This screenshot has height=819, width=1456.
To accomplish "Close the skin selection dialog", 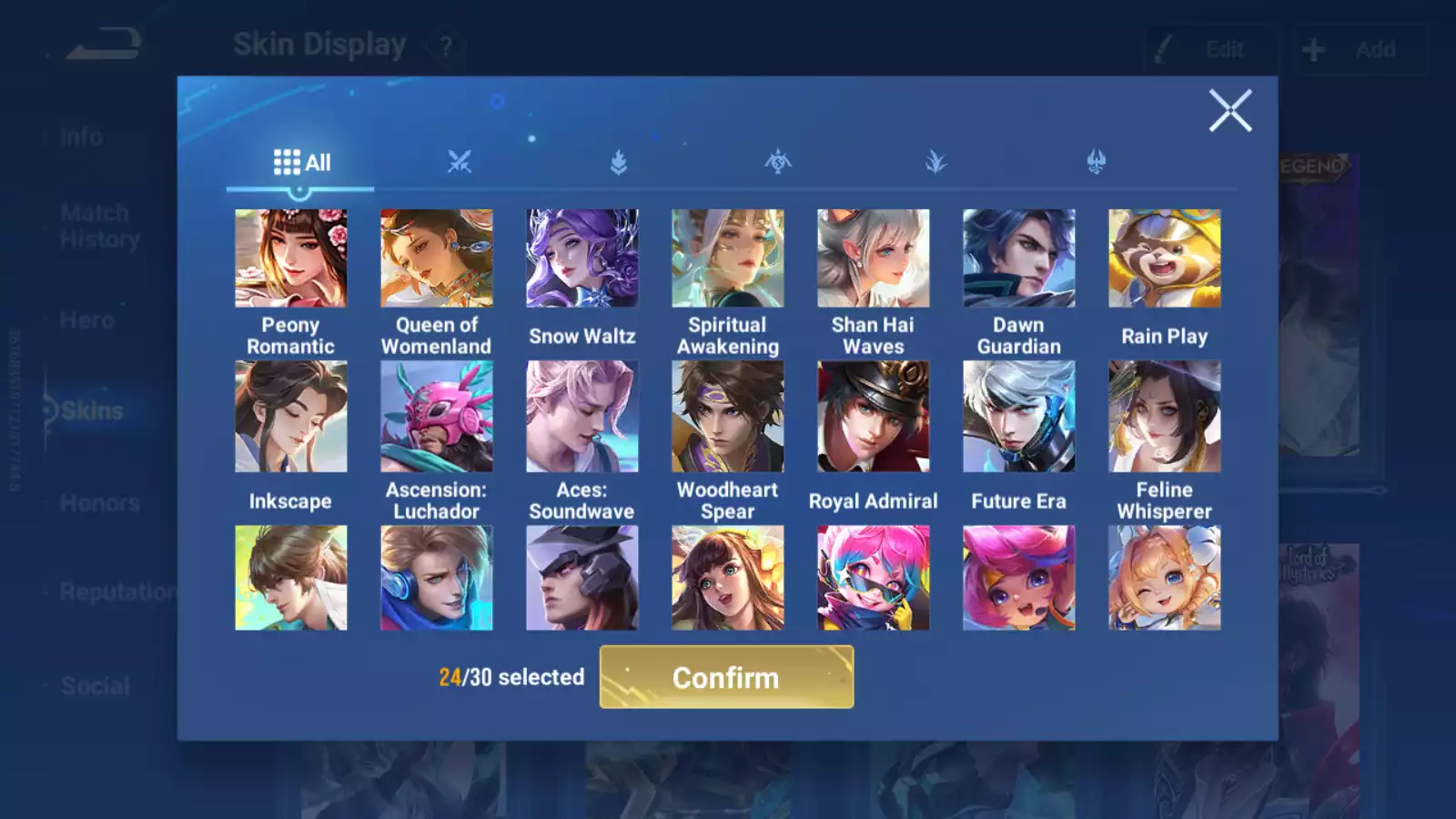I will point(1229,111).
